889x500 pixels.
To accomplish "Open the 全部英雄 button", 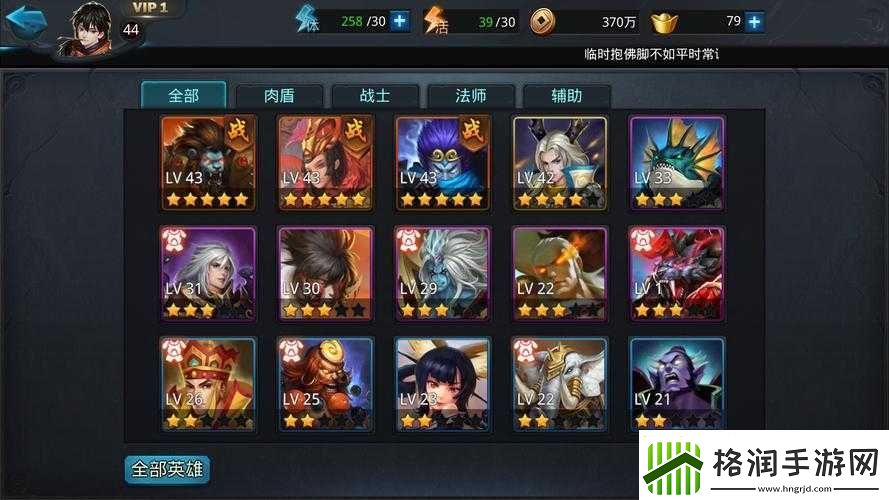I will click(x=167, y=468).
